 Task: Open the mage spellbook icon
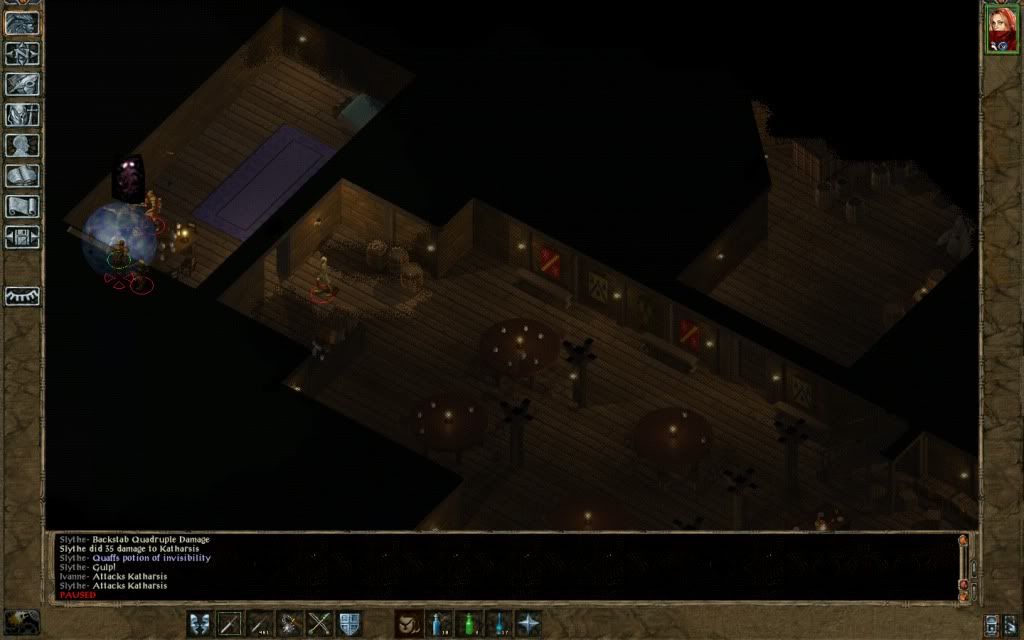(22, 176)
